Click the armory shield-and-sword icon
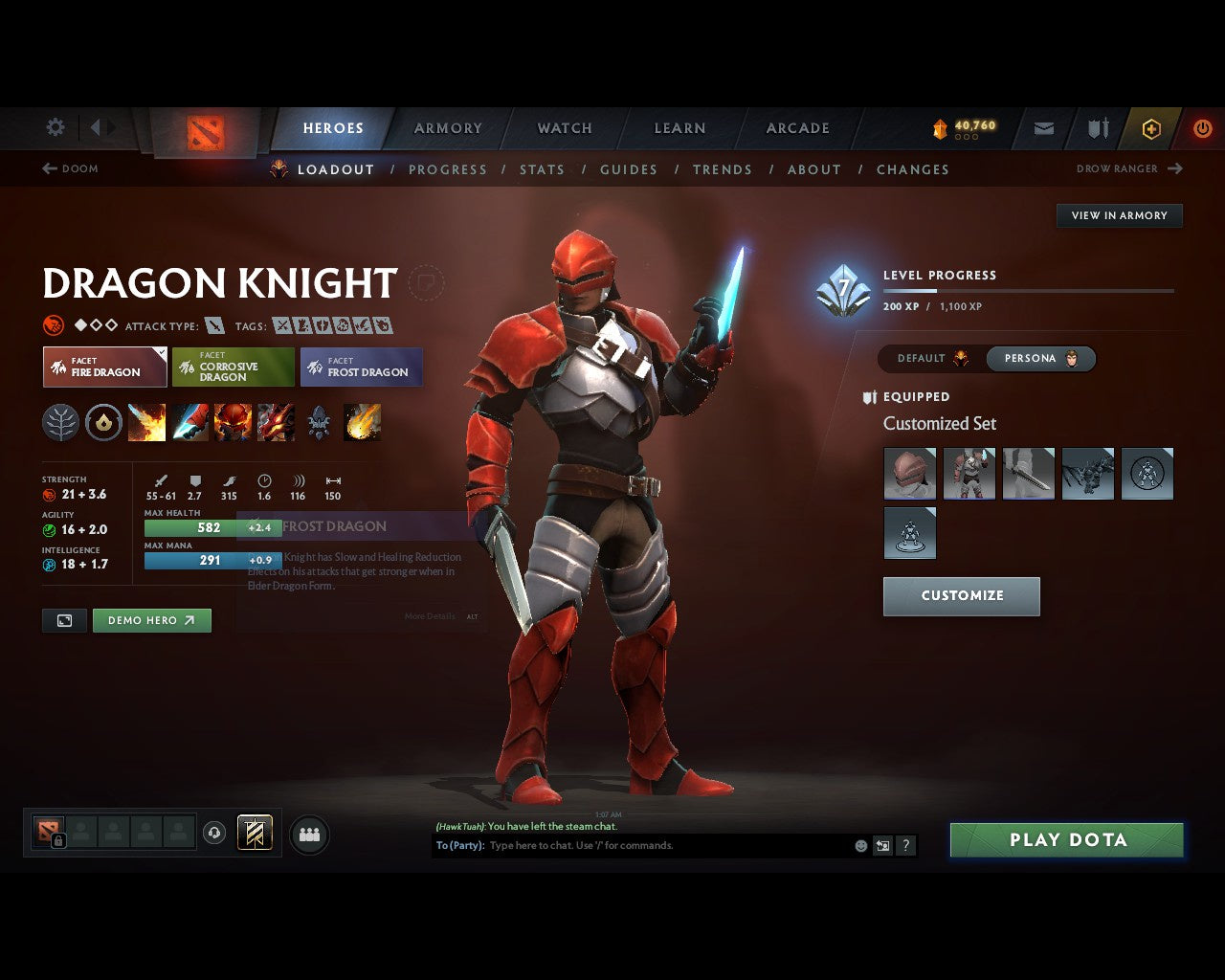The height and width of the screenshot is (980, 1225). [1096, 128]
